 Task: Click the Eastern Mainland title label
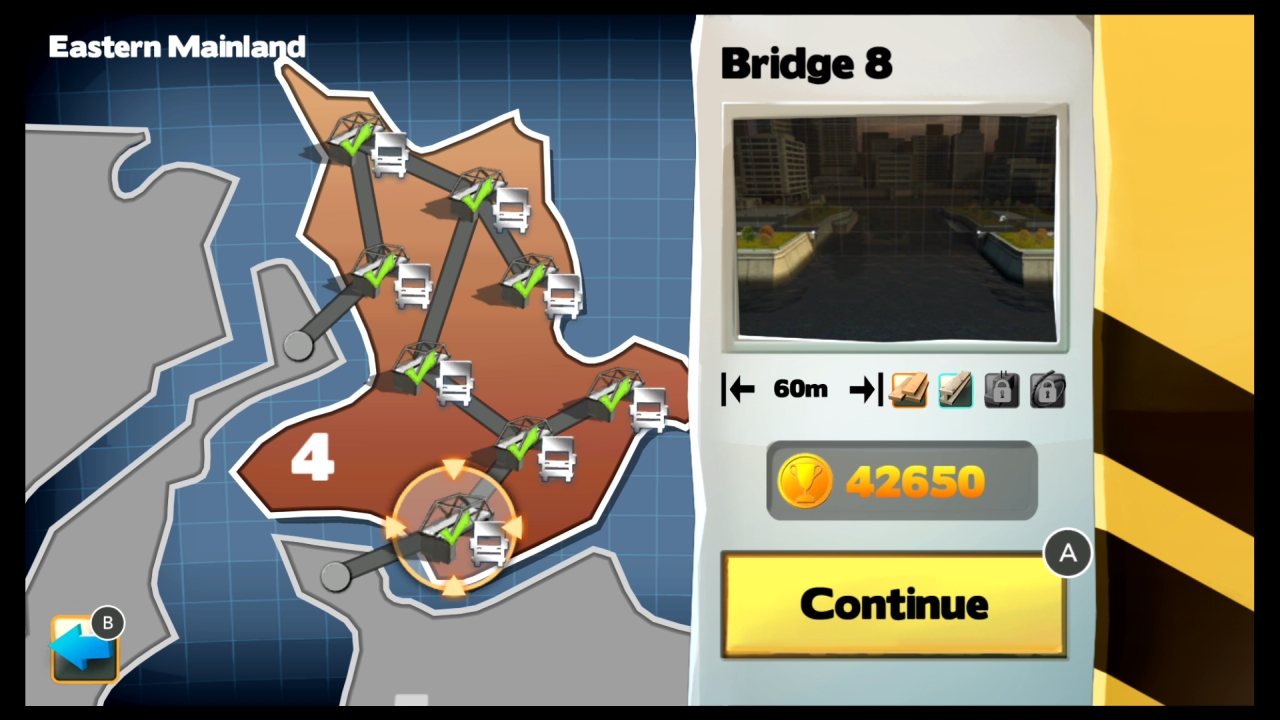177,46
